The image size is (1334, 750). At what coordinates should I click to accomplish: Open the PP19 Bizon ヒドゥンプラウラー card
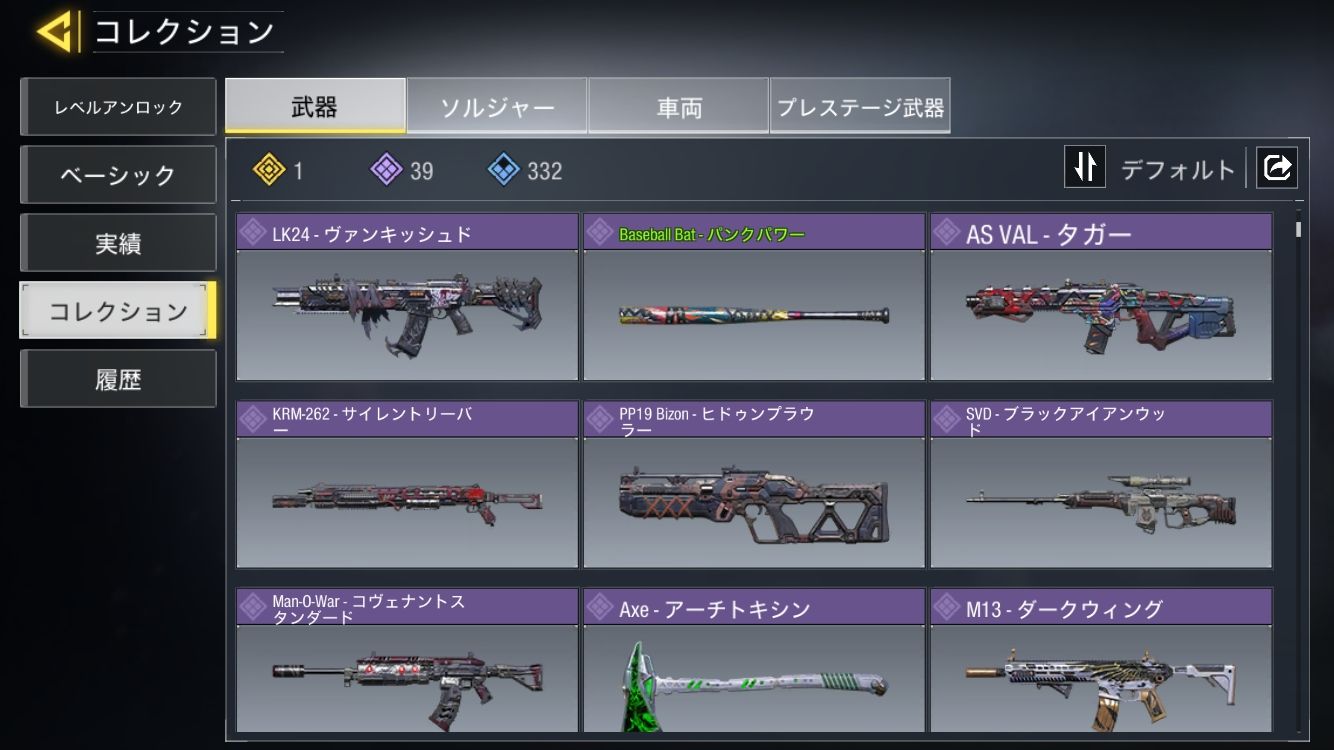pyautogui.click(x=754, y=485)
